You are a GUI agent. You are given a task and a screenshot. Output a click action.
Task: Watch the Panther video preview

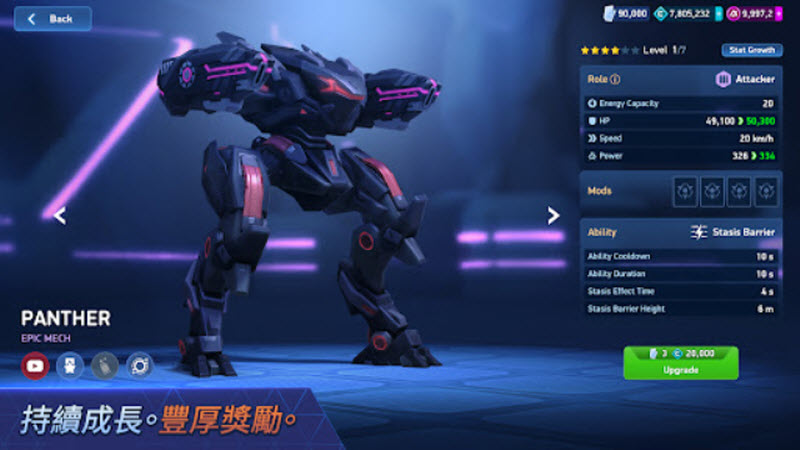pos(35,366)
